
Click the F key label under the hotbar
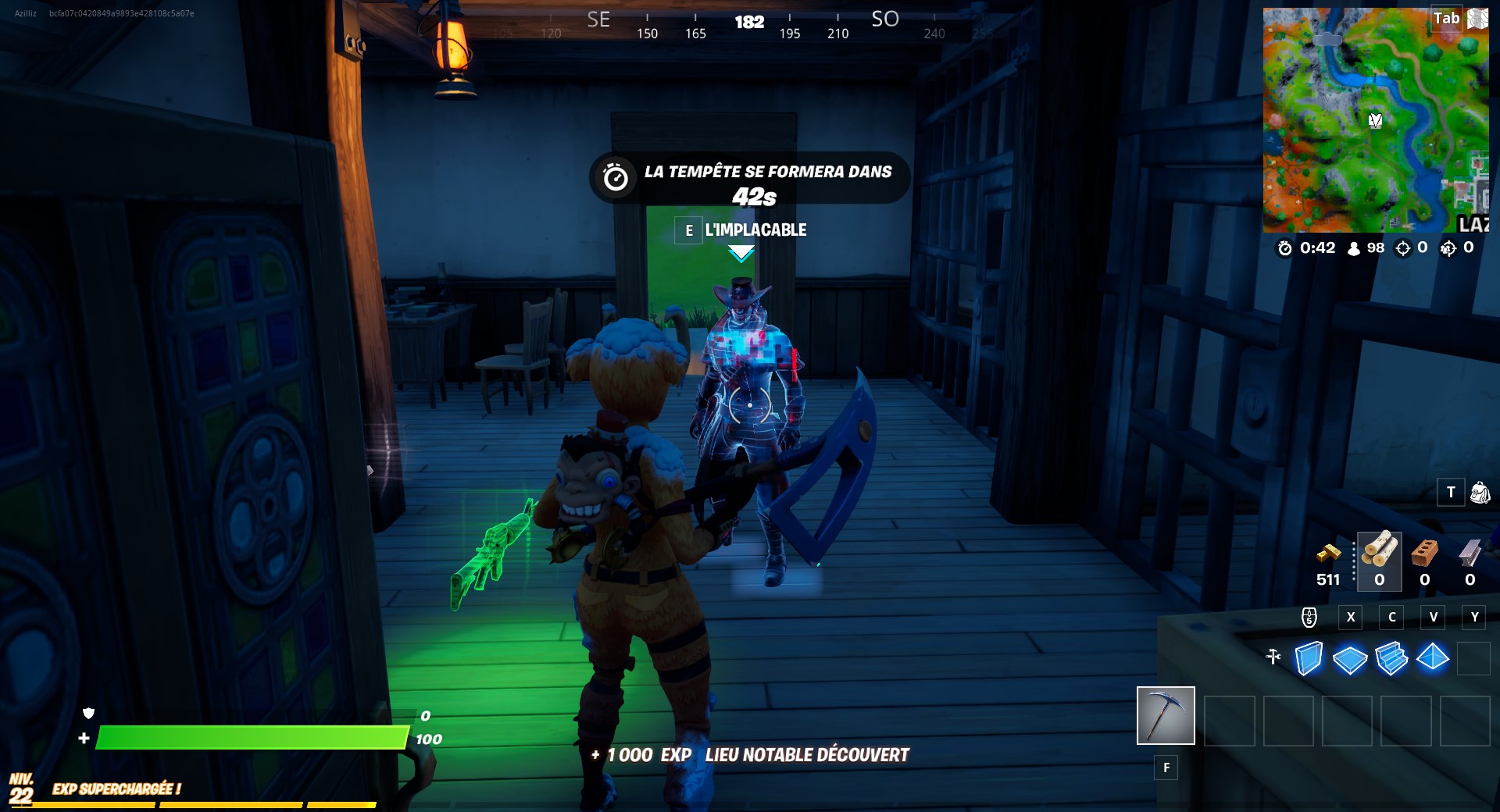[1166, 768]
